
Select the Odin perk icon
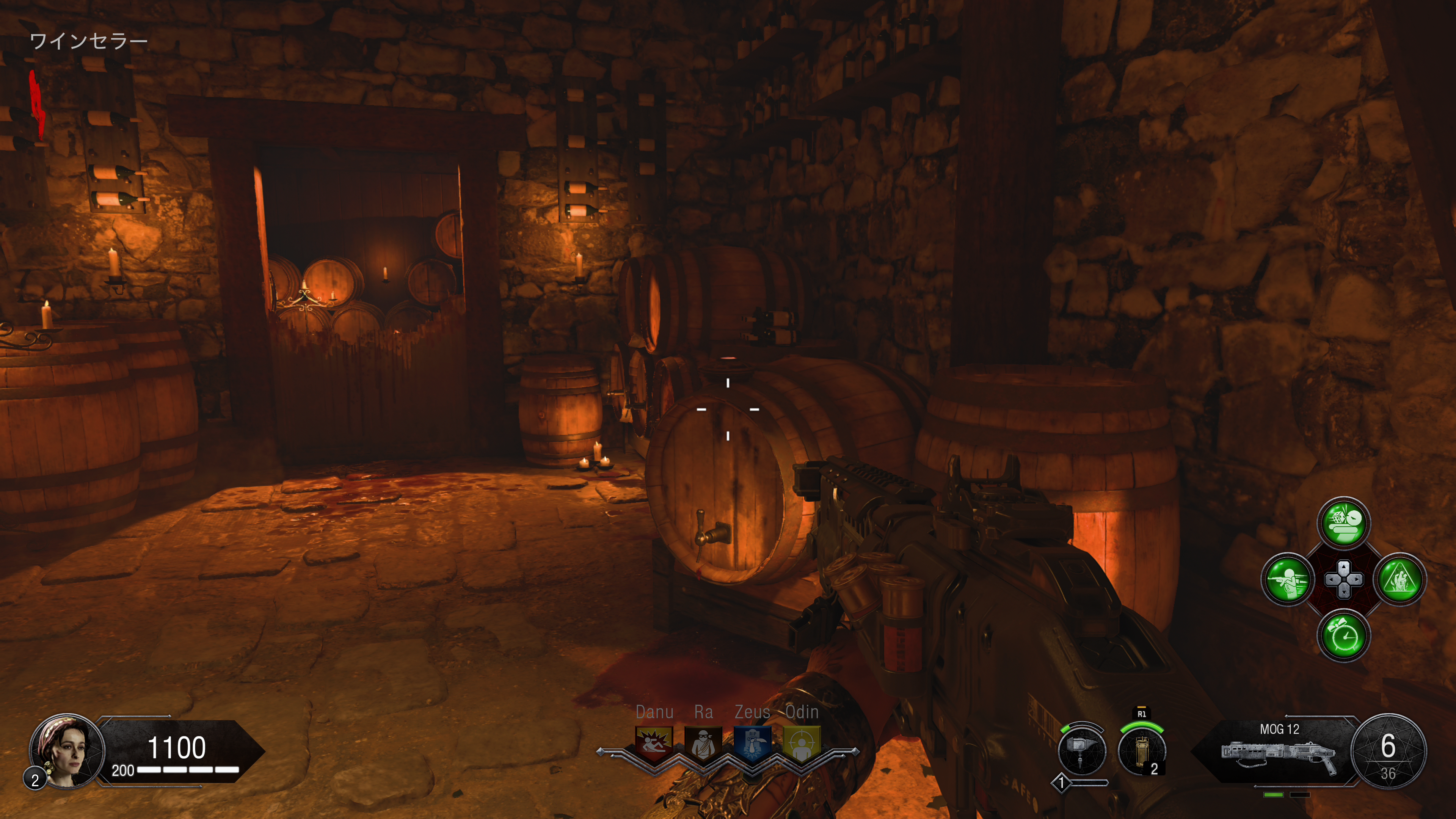click(x=802, y=743)
